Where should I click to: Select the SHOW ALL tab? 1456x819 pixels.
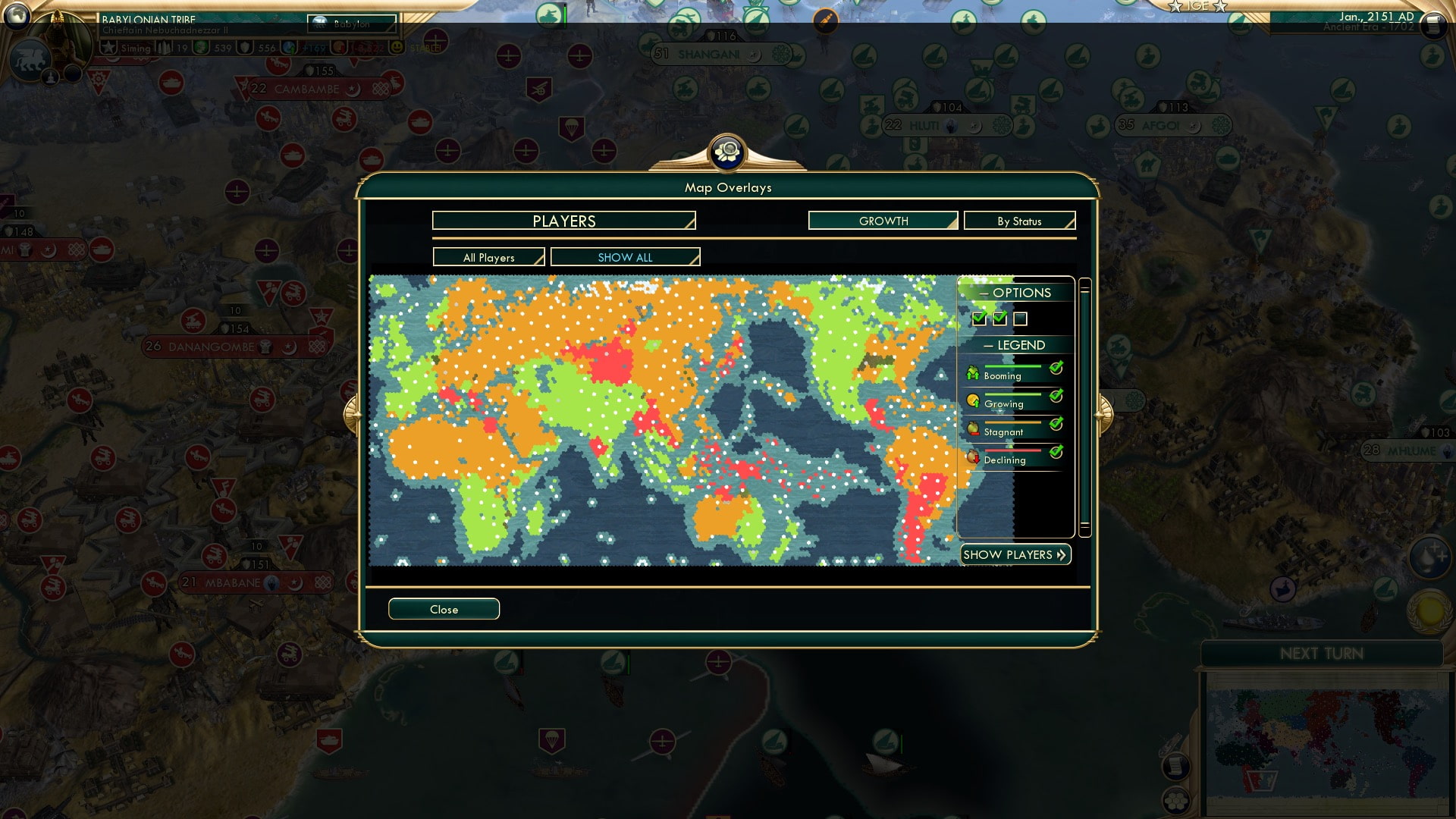tap(625, 257)
